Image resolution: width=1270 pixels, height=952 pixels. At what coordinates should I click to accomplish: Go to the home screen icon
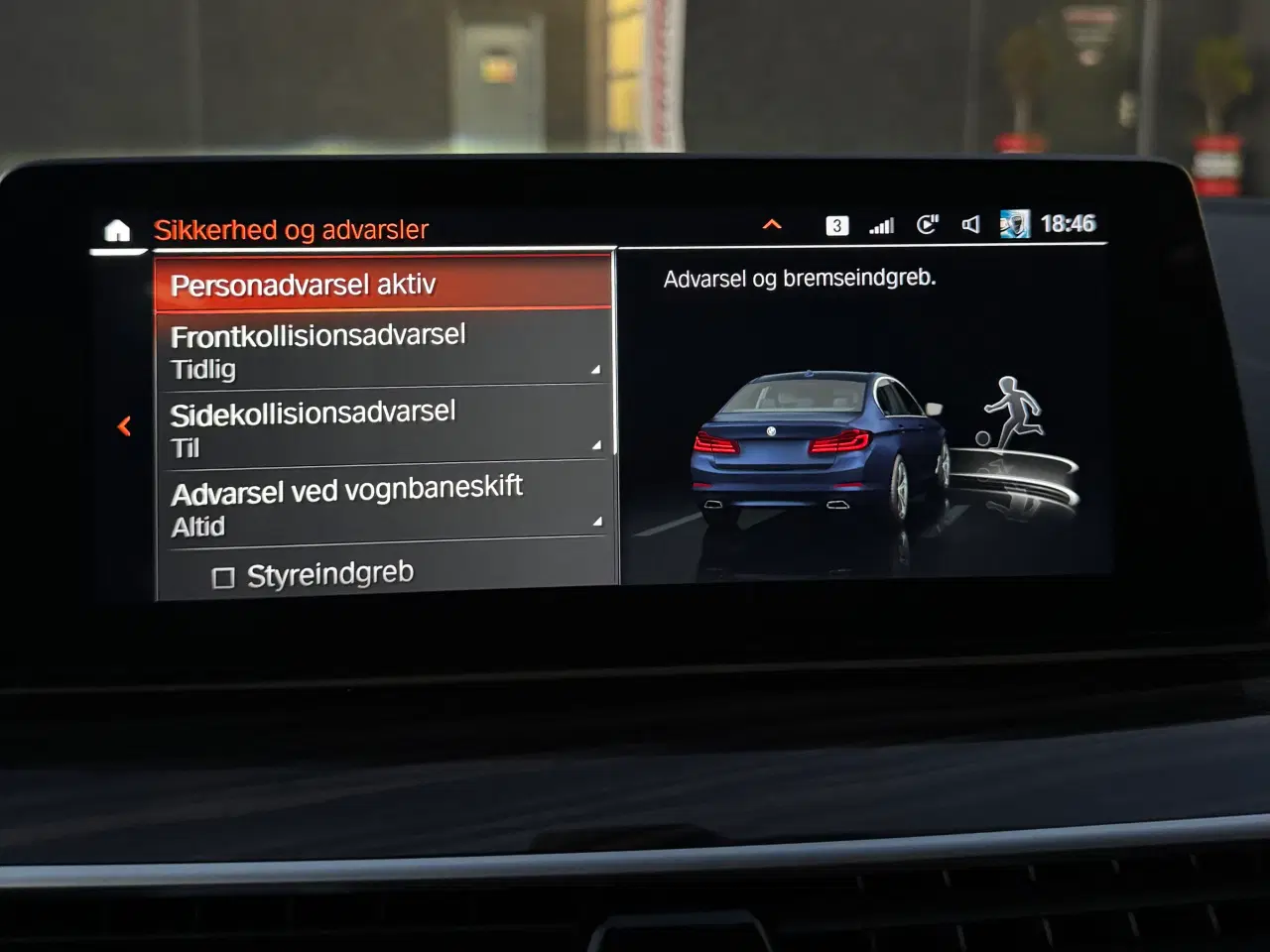(117, 231)
